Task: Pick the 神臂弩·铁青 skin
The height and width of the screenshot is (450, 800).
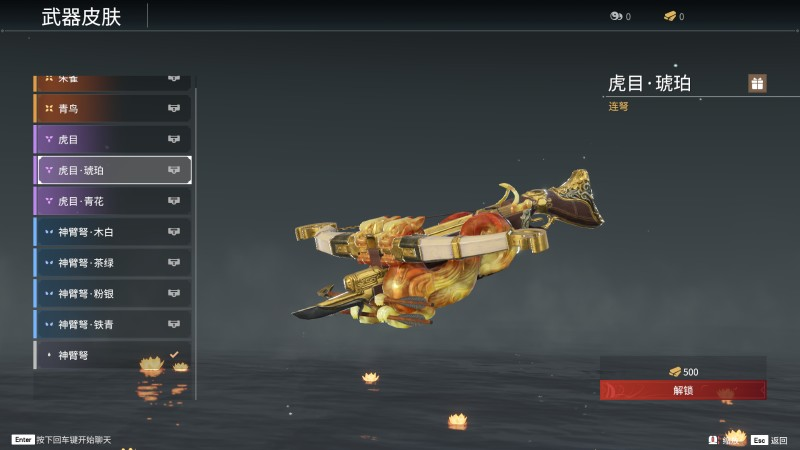Action: (x=113, y=324)
